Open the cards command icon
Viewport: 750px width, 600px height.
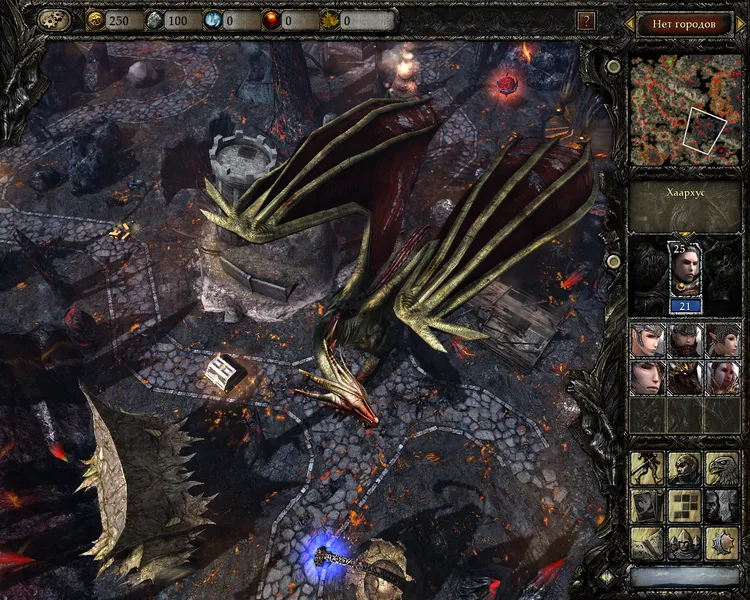pos(646,506)
